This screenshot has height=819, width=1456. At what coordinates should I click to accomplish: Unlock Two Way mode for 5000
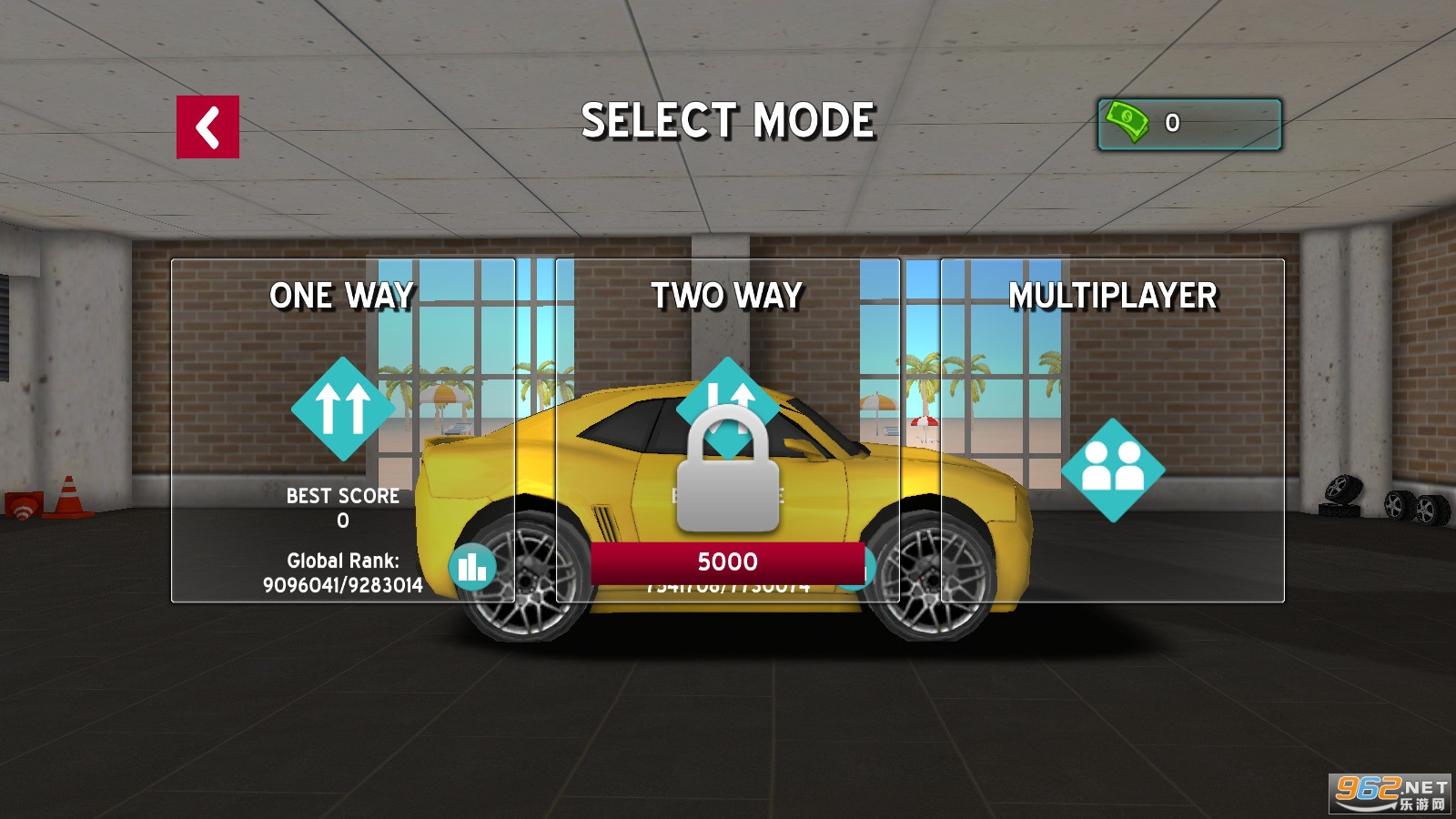coord(727,562)
